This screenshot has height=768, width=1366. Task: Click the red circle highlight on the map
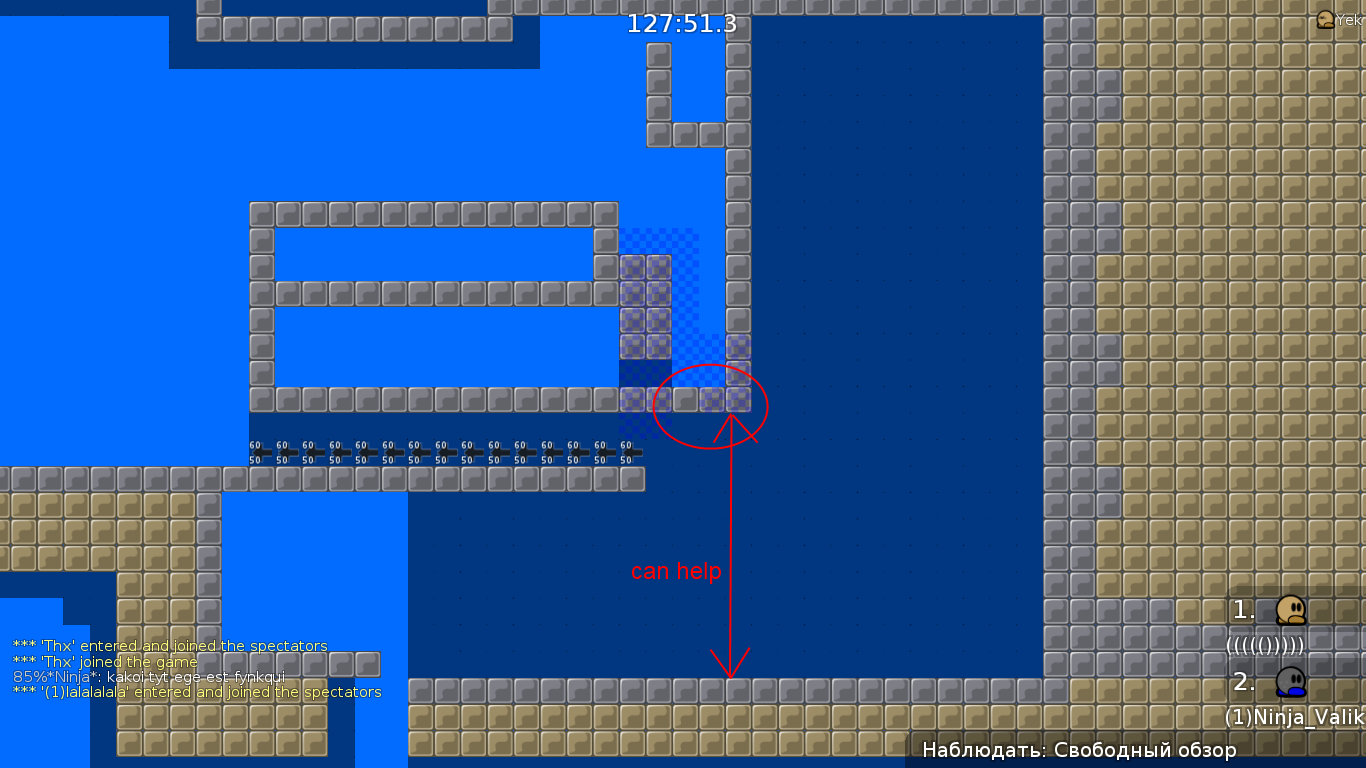[x=710, y=406]
